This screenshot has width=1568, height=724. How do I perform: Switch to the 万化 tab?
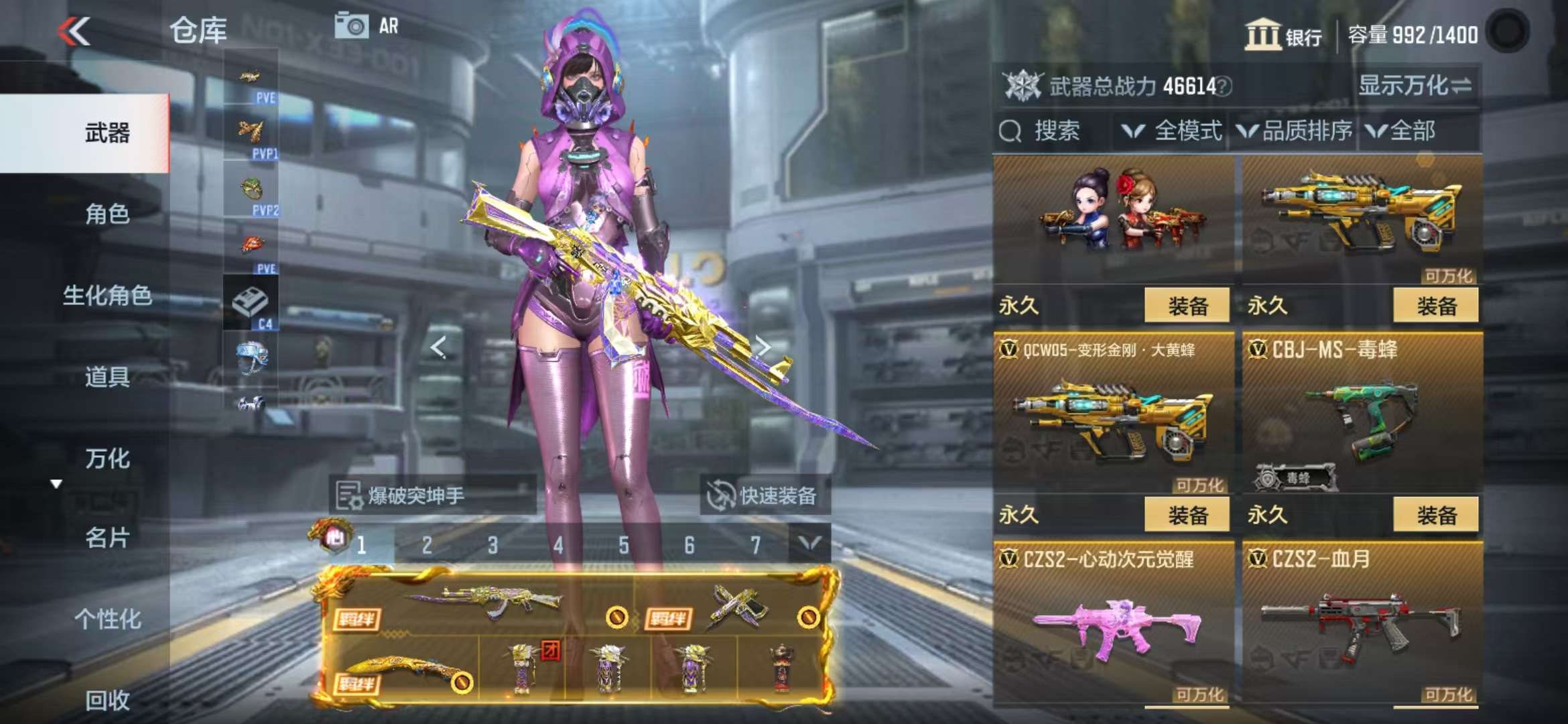[x=107, y=459]
